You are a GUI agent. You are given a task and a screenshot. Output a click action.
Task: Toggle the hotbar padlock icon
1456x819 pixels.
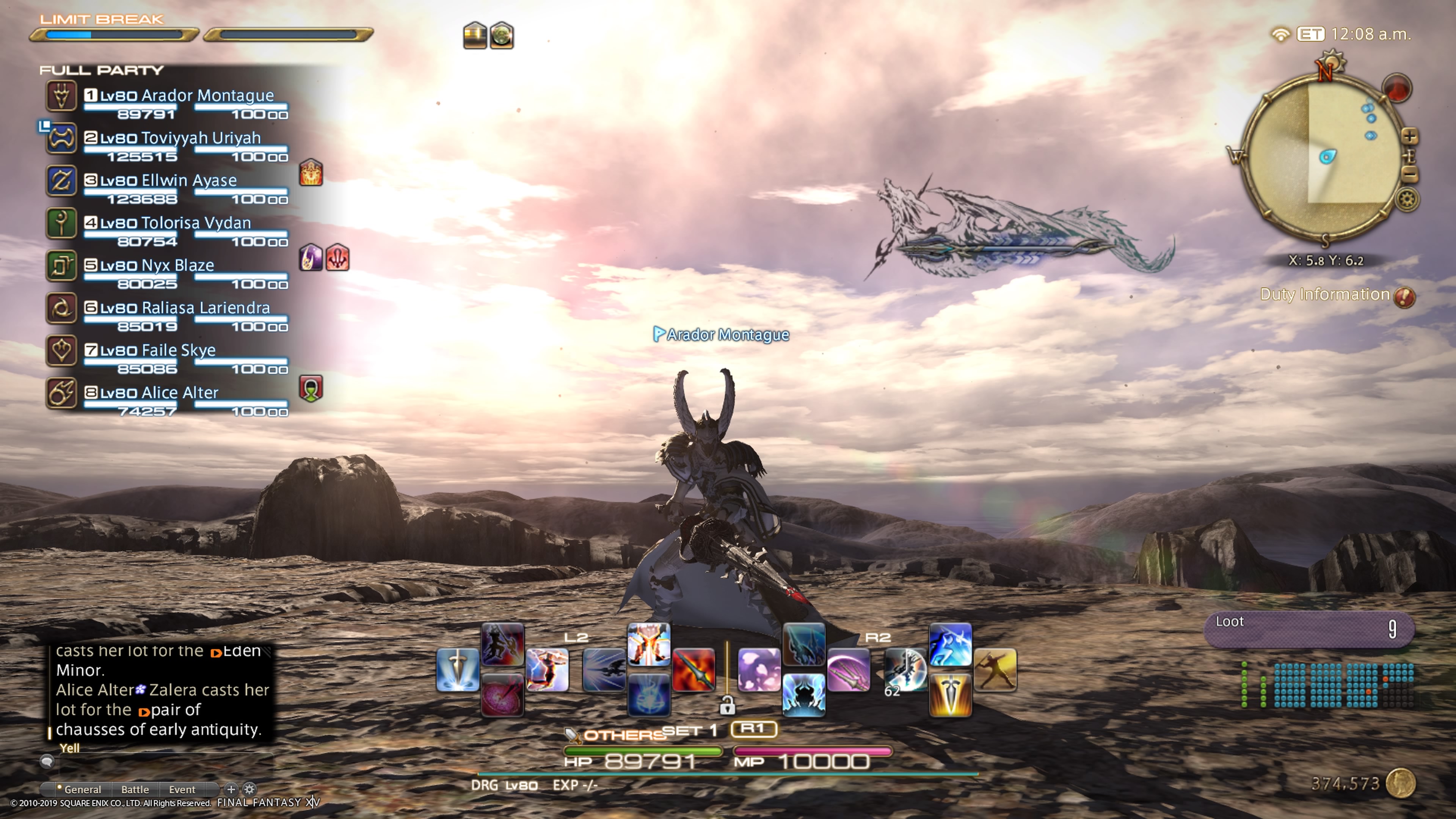(x=728, y=705)
